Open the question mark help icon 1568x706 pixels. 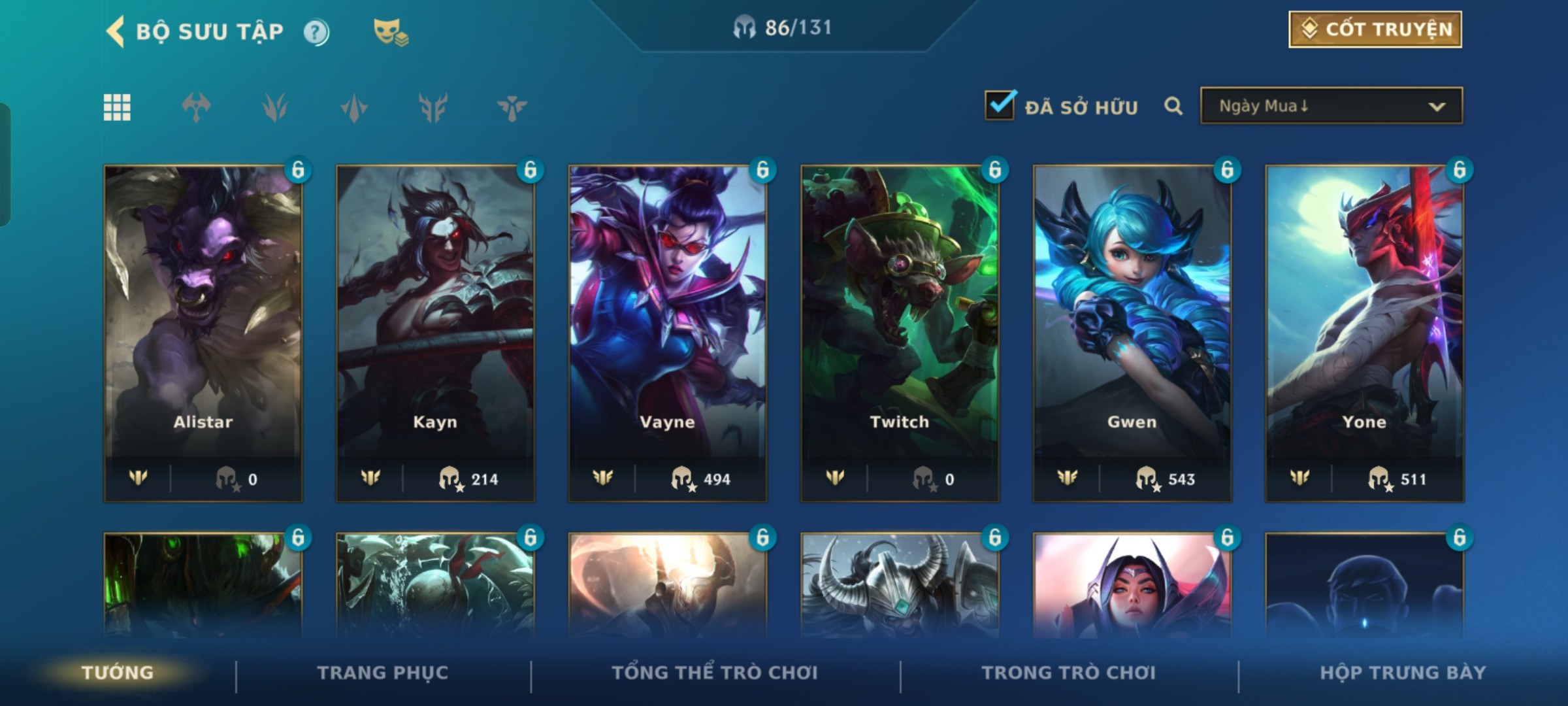coord(316,32)
